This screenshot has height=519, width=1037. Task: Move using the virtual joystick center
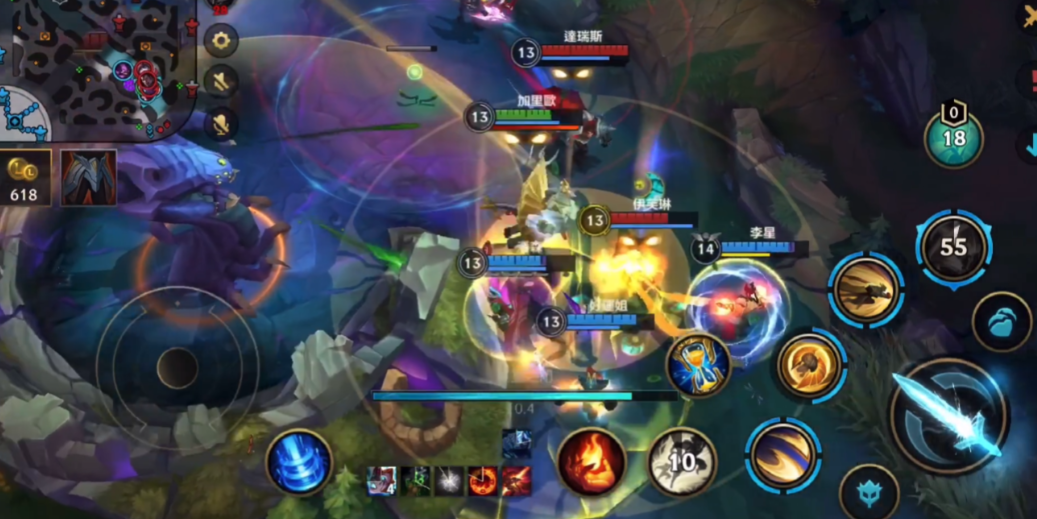pos(177,367)
